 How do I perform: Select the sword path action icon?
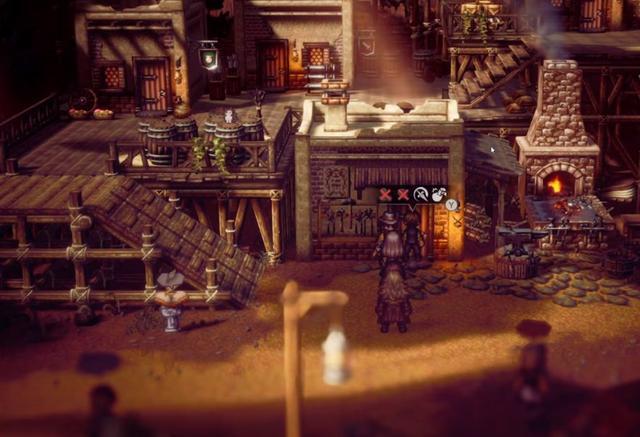coord(421,194)
